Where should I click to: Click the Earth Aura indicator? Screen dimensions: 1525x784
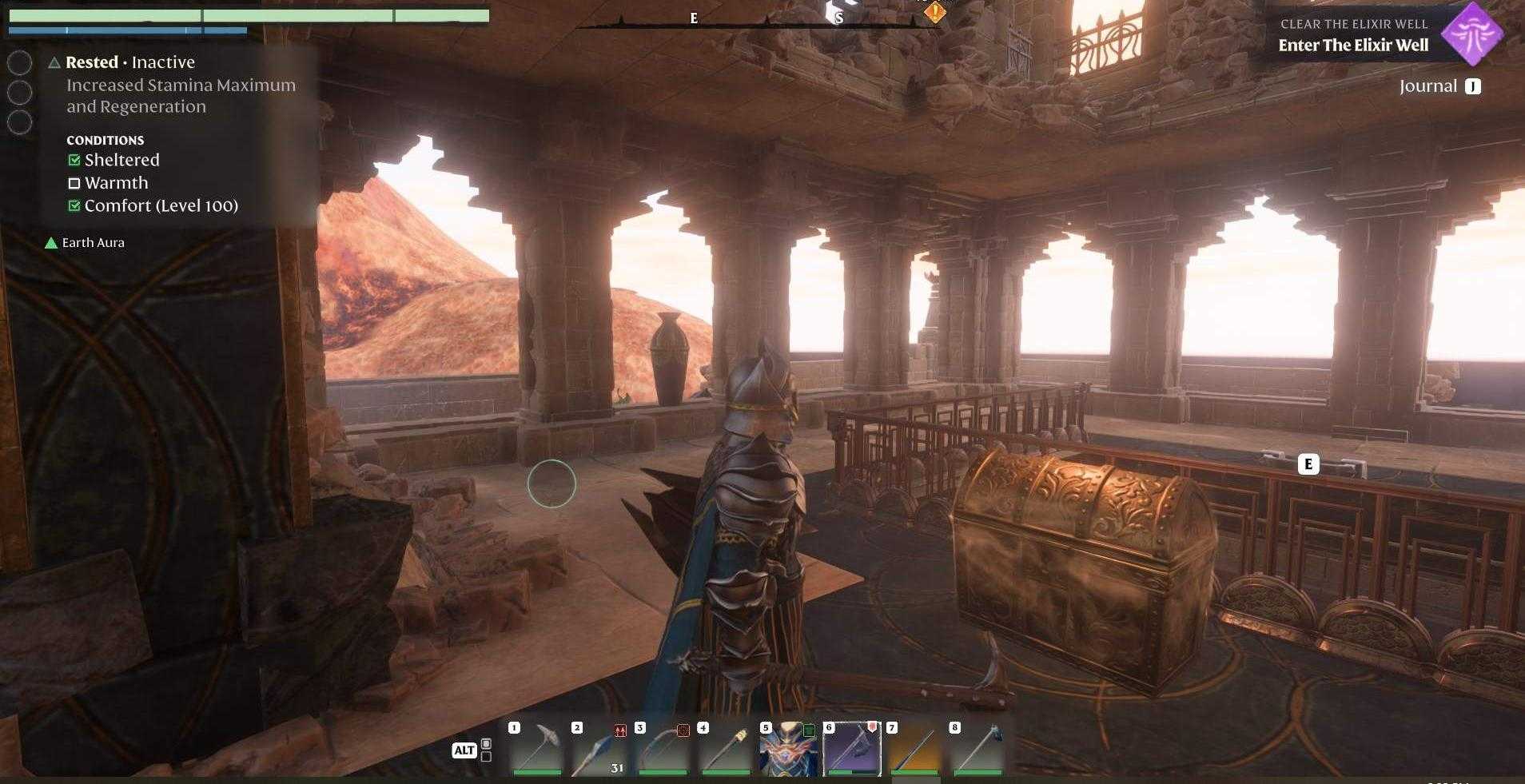pyautogui.click(x=86, y=242)
